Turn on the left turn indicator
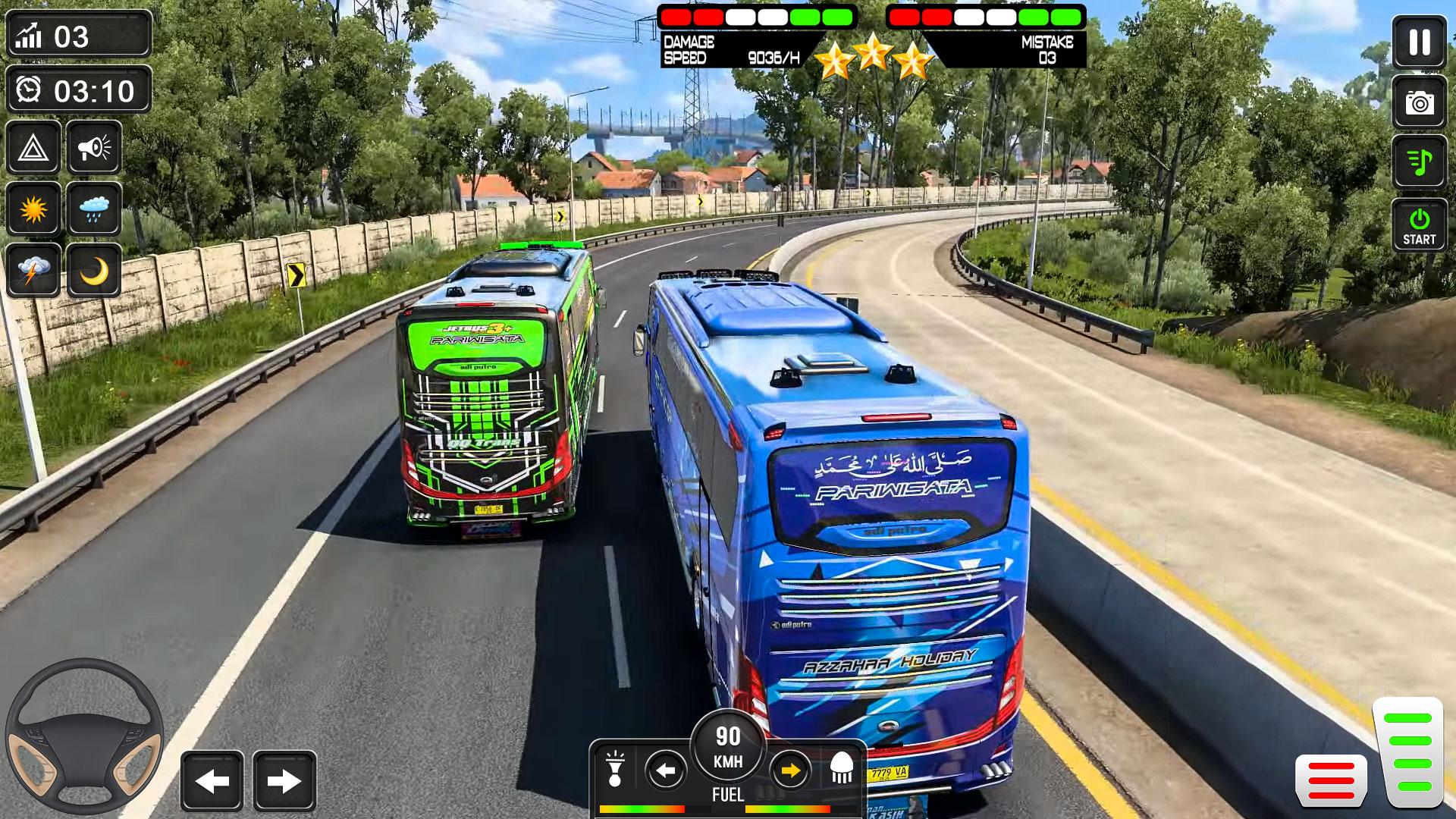 click(666, 771)
